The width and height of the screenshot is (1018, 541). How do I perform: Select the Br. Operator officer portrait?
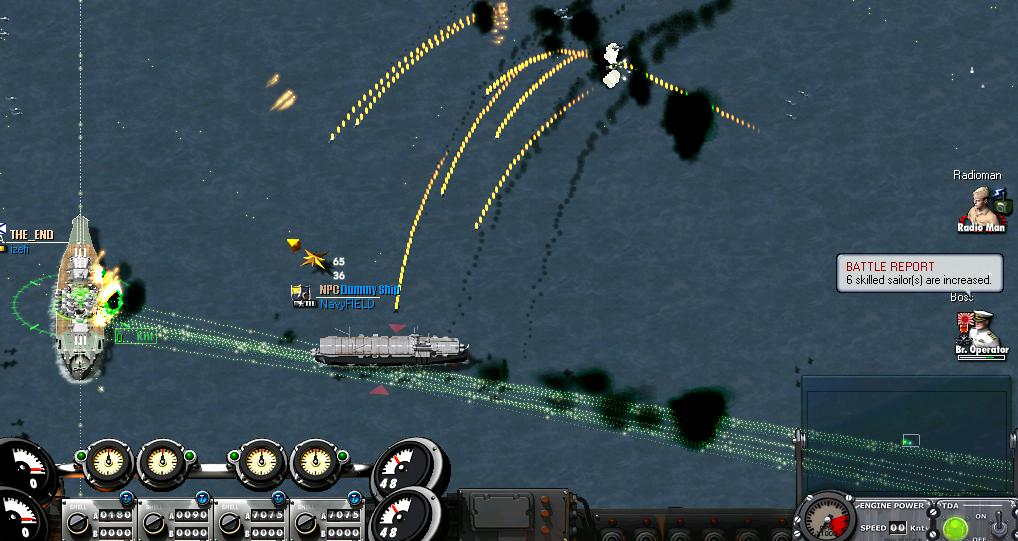tap(979, 330)
